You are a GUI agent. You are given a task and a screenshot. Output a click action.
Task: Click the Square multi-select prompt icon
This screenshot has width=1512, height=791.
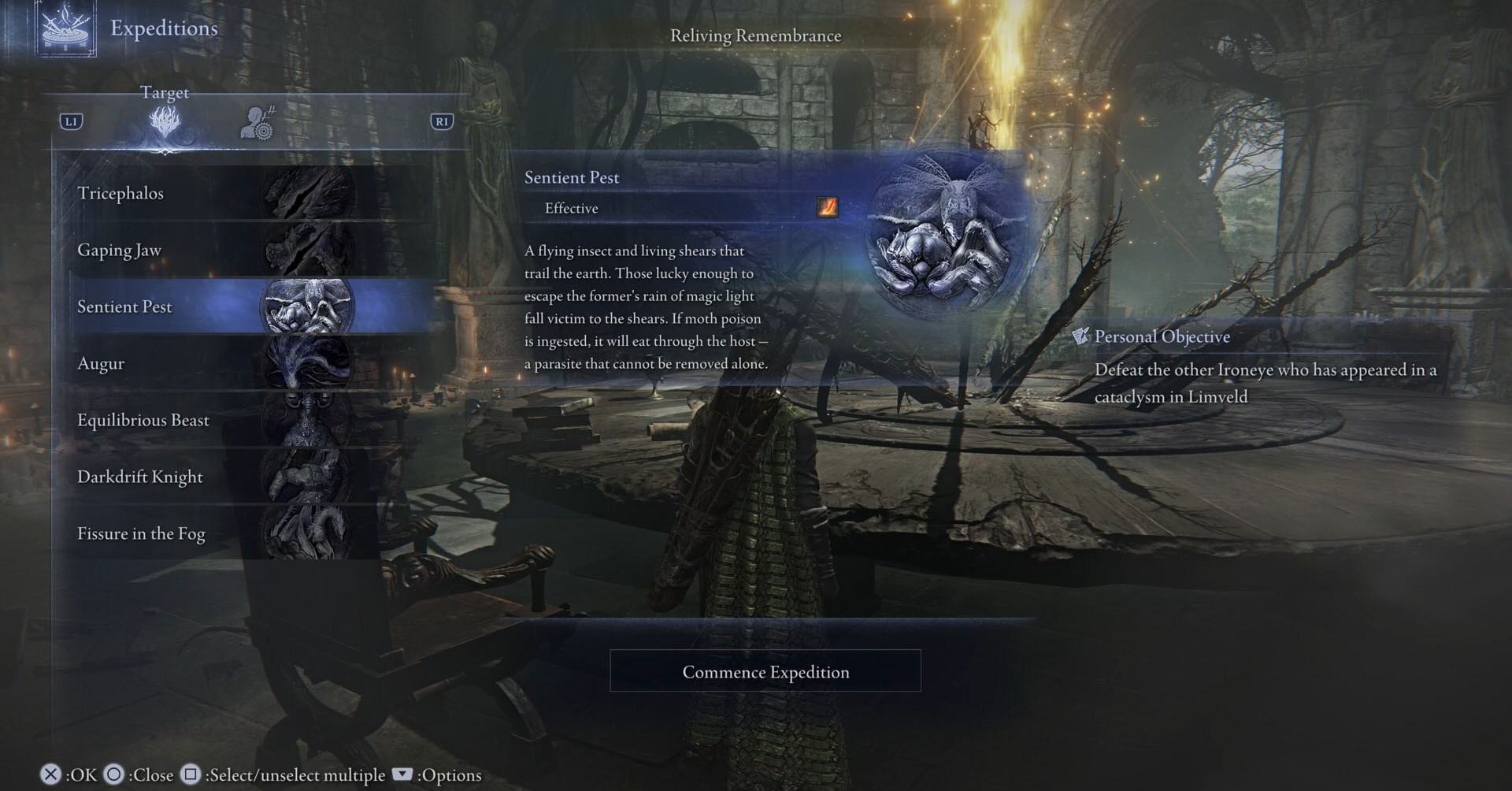click(x=190, y=774)
